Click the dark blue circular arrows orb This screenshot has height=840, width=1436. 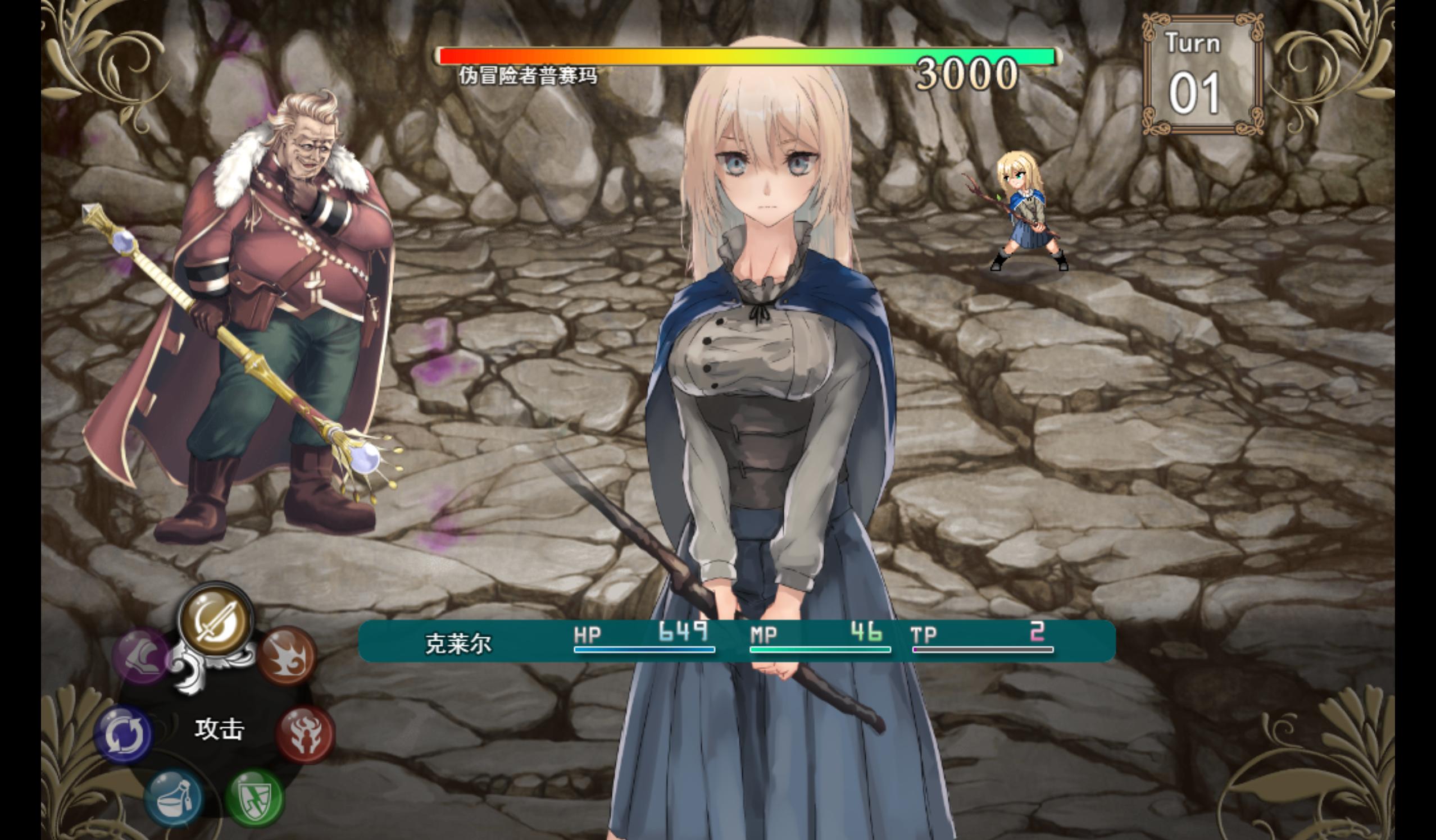click(124, 734)
